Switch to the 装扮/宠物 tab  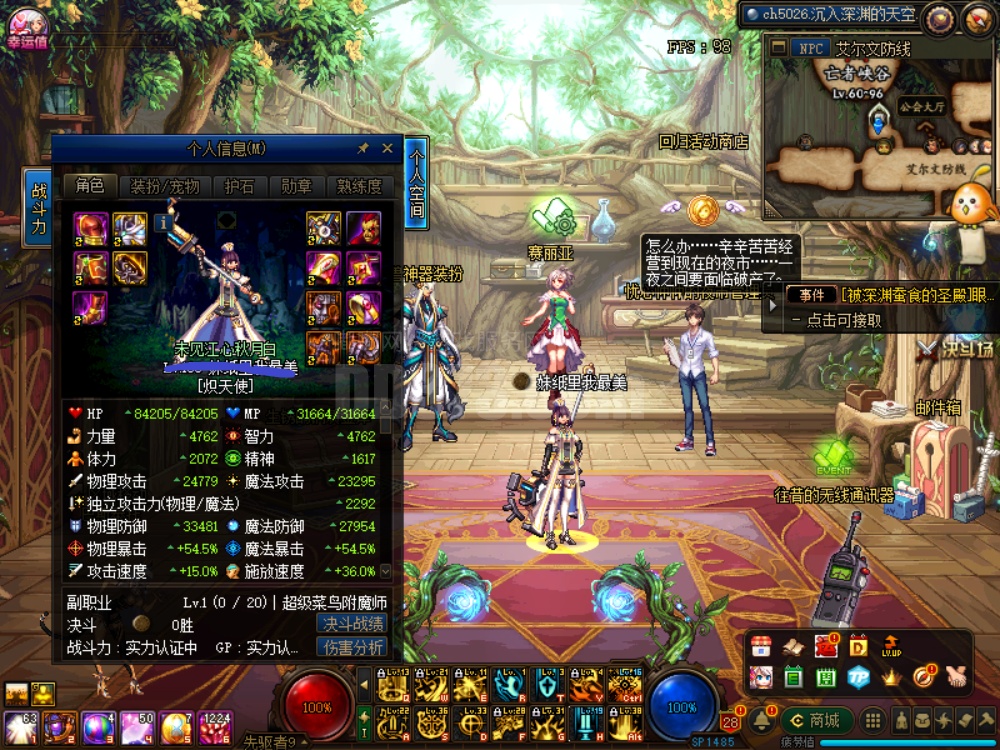click(165, 186)
